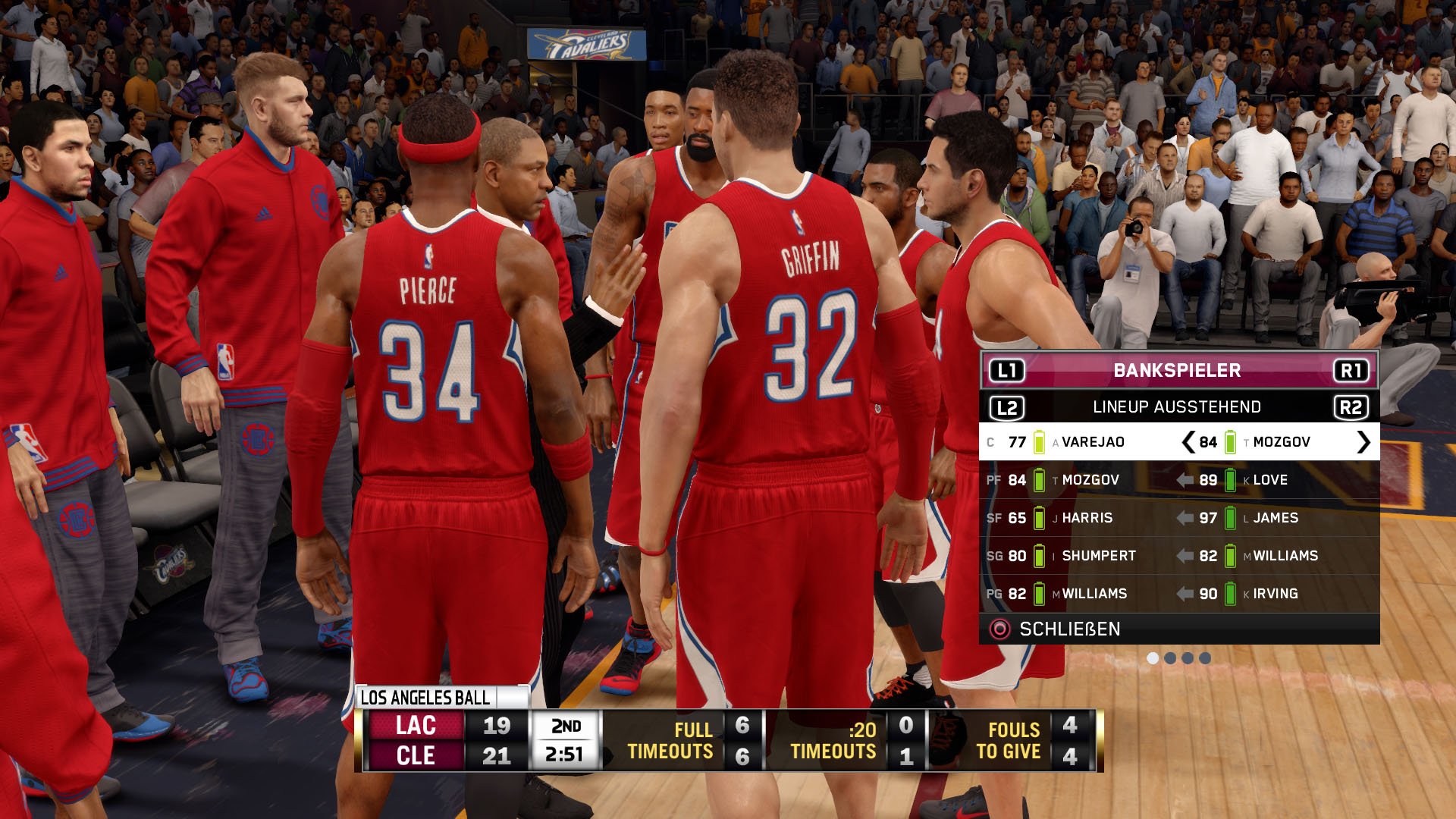Click the R2 icon beside Lineup Ausstehend

(x=1352, y=406)
